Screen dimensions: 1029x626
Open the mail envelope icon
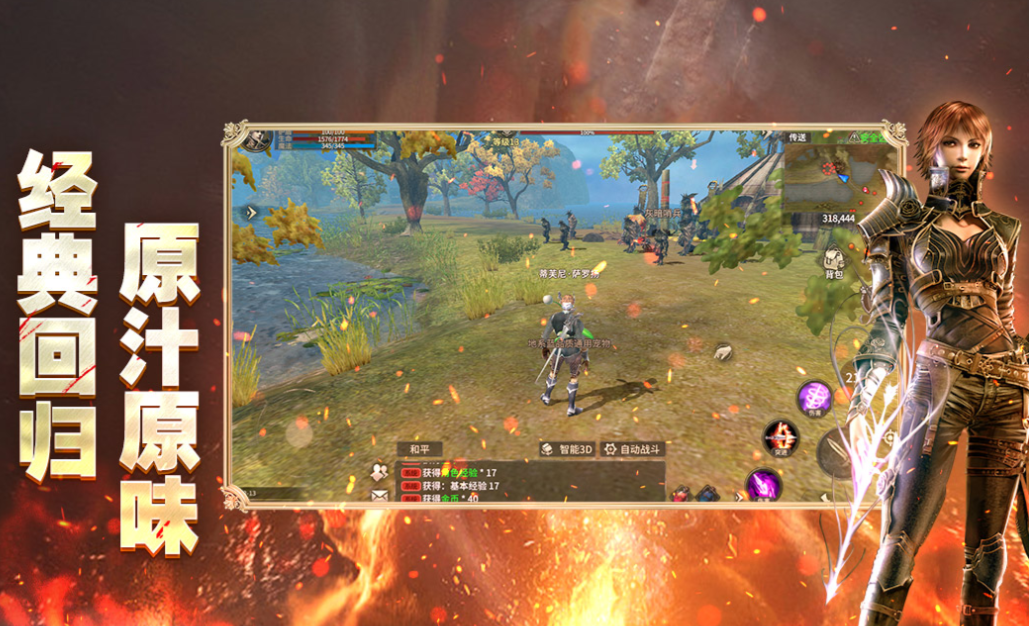(x=379, y=493)
